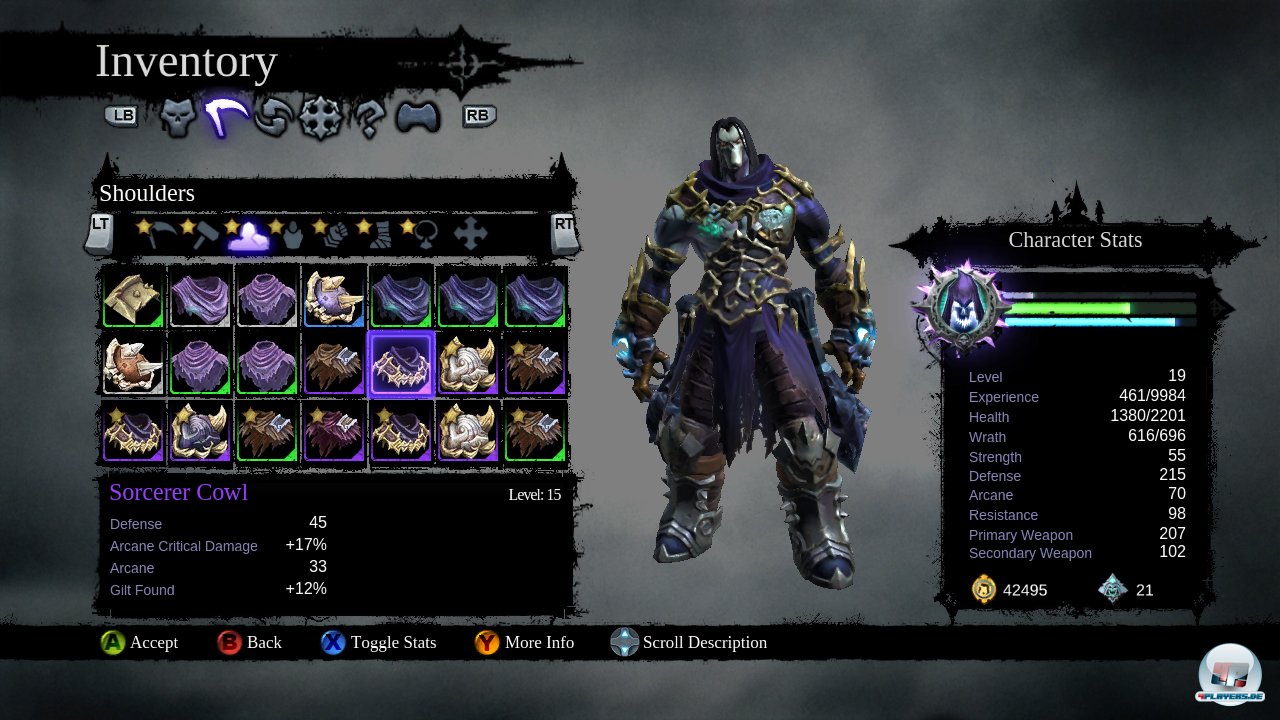The width and height of the screenshot is (1280, 720).
Task: Select the tan plated shoulder armor slot
Action: (x=133, y=298)
